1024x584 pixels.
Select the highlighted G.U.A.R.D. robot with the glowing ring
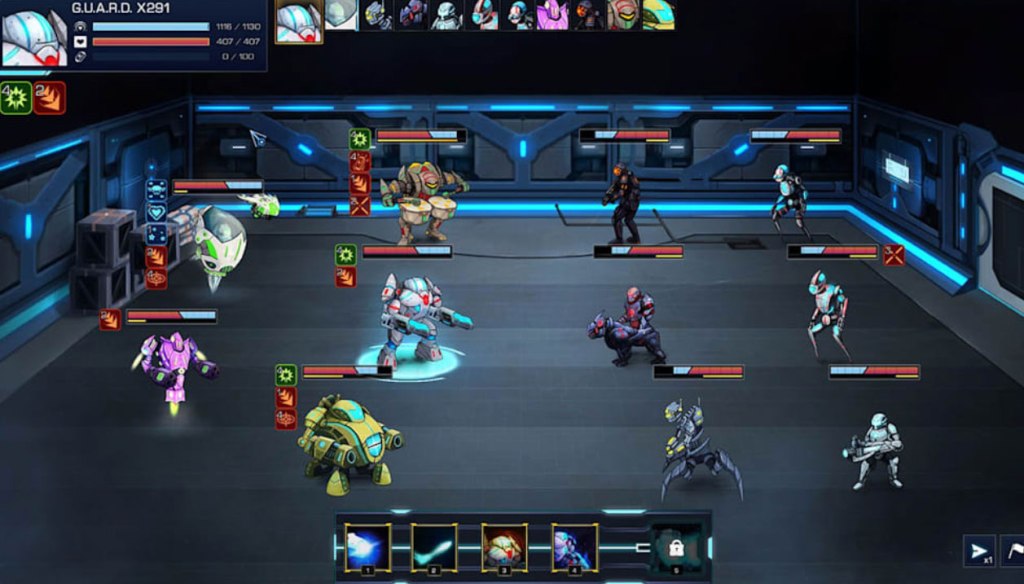point(415,322)
